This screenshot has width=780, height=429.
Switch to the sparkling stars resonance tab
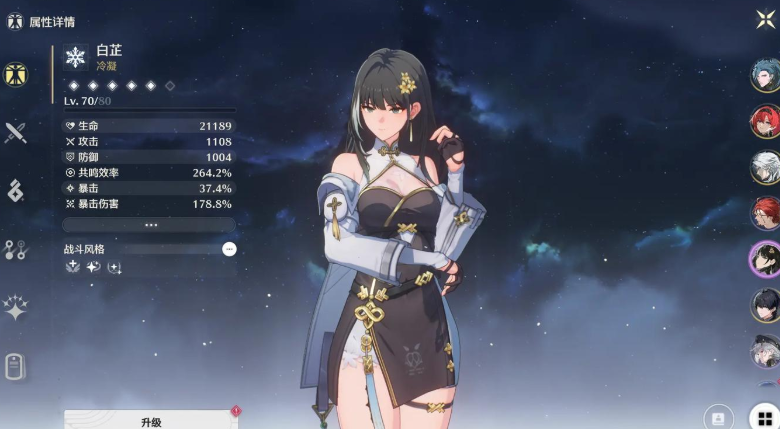pyautogui.click(x=15, y=308)
